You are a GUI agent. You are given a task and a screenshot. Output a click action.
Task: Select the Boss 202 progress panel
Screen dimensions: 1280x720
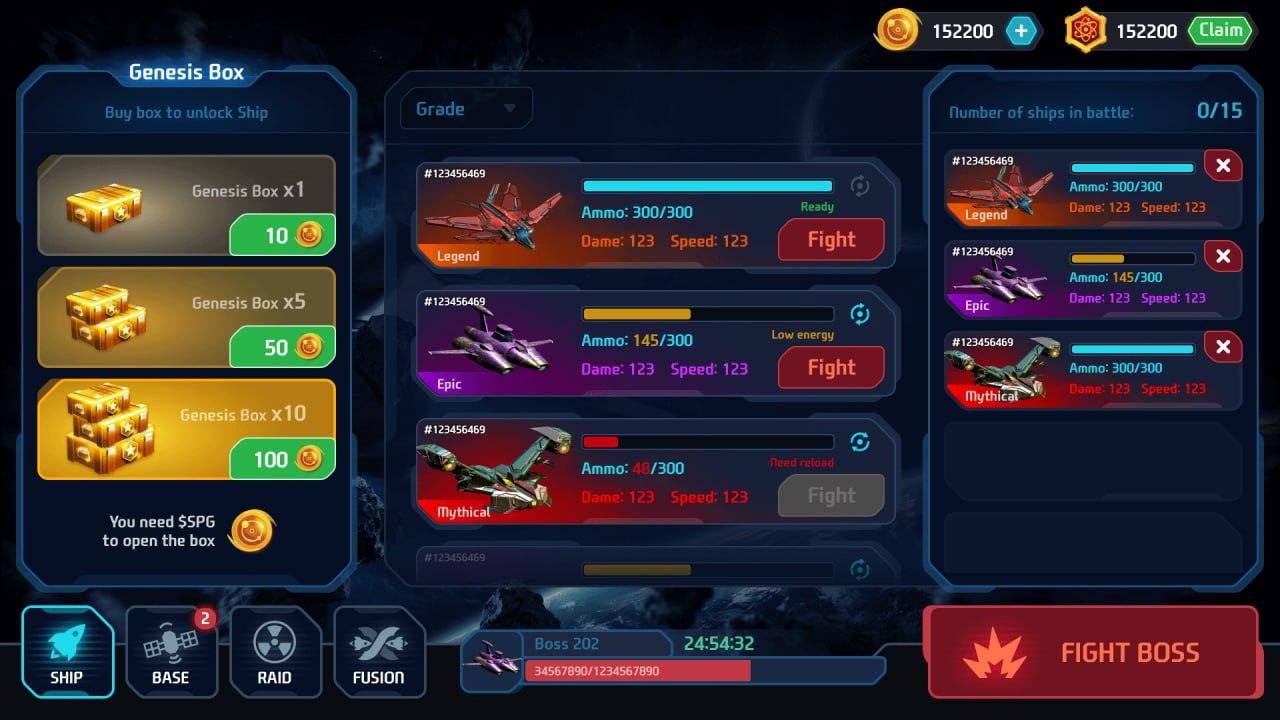(672, 660)
